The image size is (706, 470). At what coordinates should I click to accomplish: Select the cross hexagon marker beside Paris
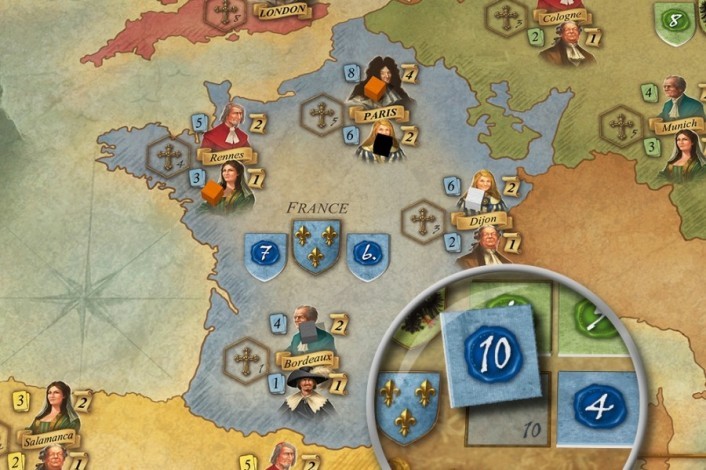tap(322, 113)
